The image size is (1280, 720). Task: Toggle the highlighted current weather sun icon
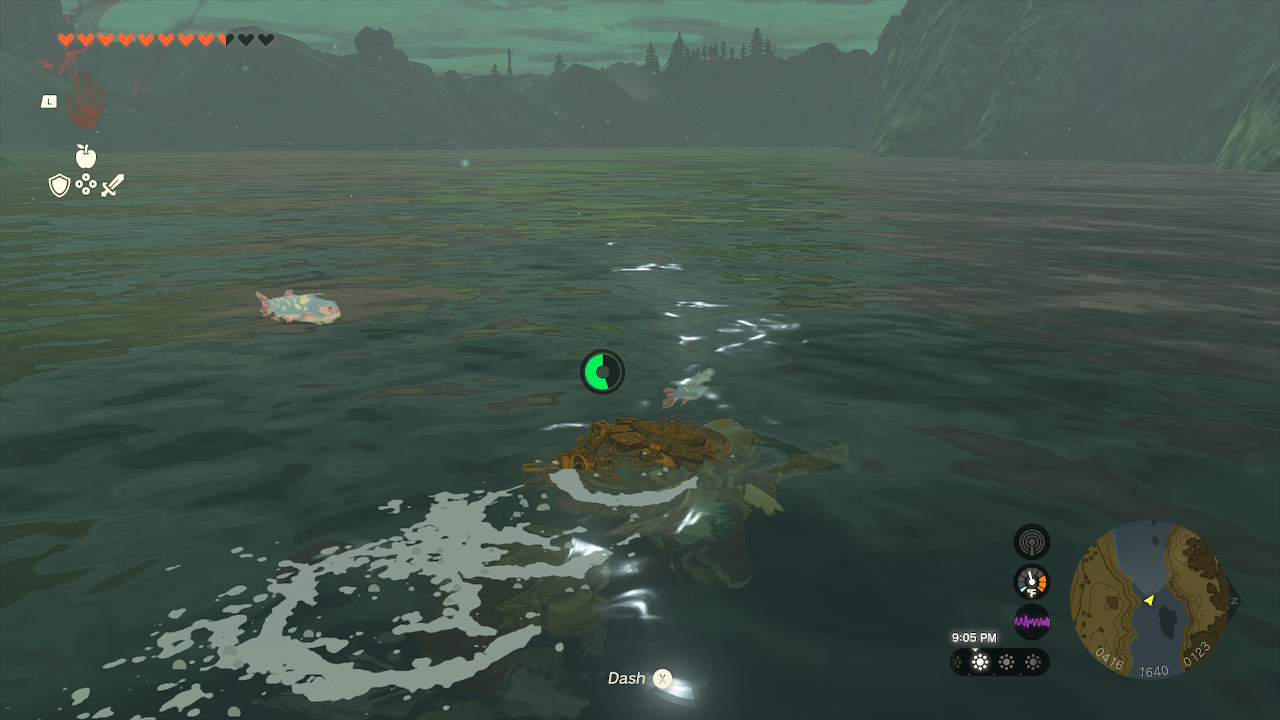coord(980,662)
